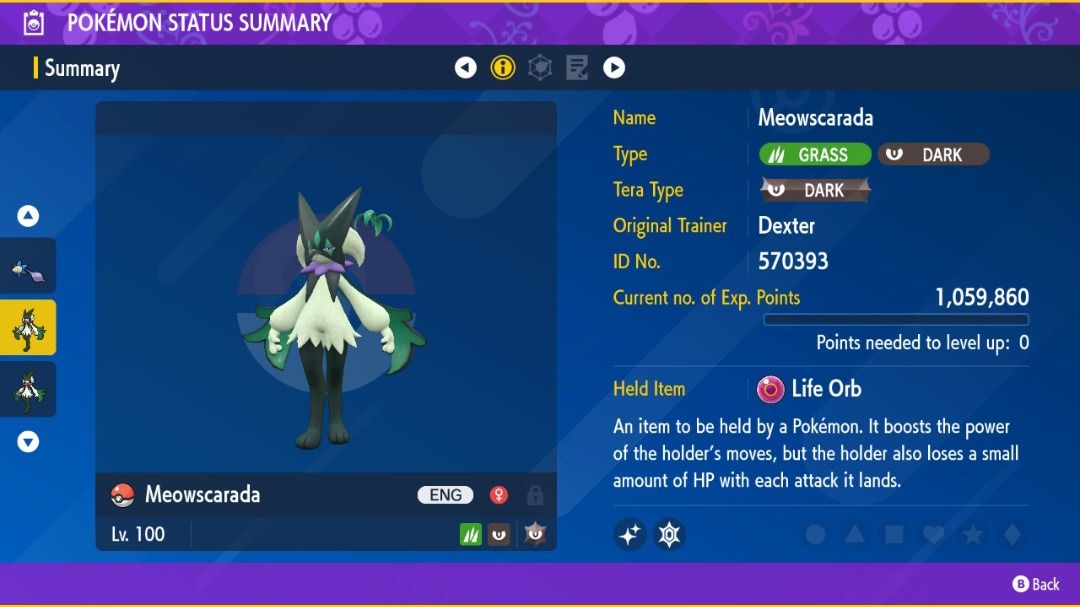The height and width of the screenshot is (607, 1080).
Task: Select the Dark Tera Type badge
Action: tap(815, 190)
